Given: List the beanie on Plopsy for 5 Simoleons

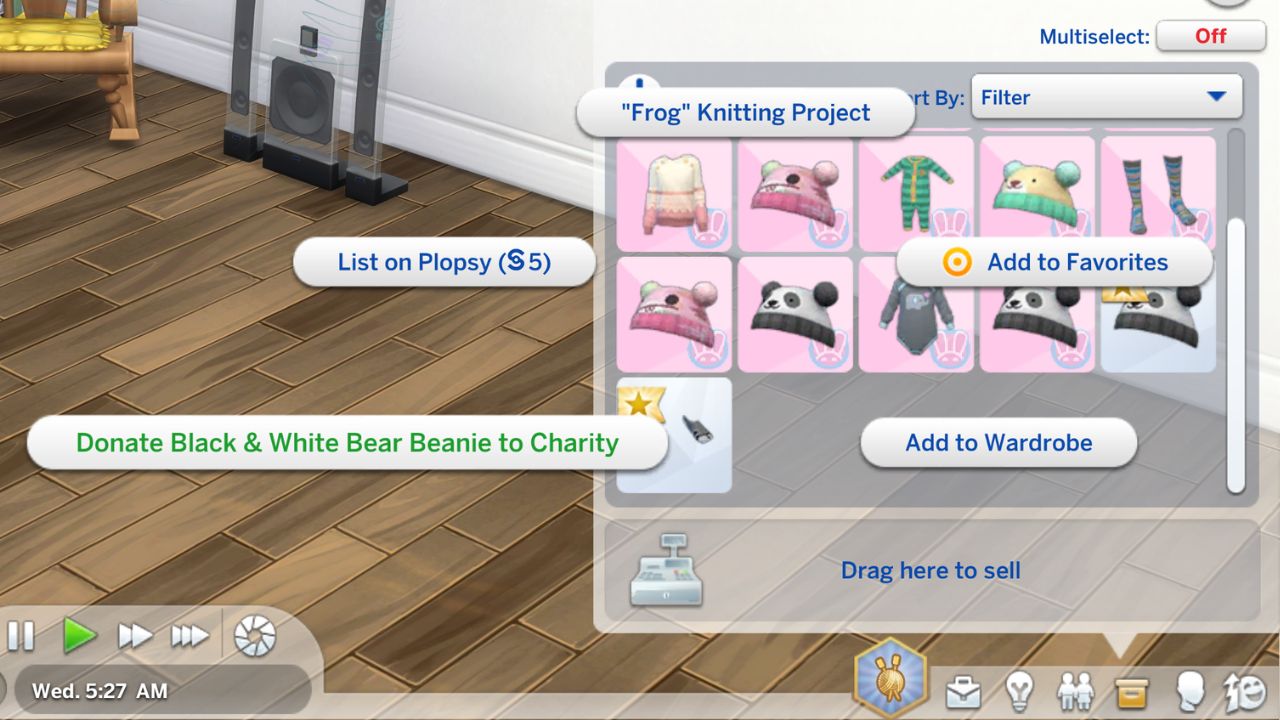Looking at the screenshot, I should (x=444, y=262).
